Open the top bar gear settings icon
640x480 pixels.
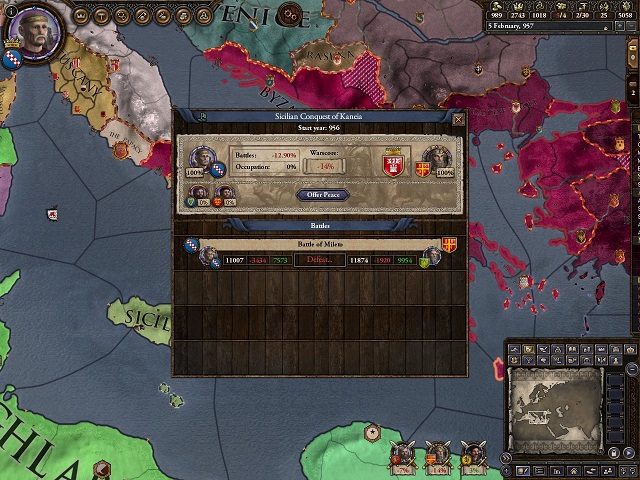[290, 16]
